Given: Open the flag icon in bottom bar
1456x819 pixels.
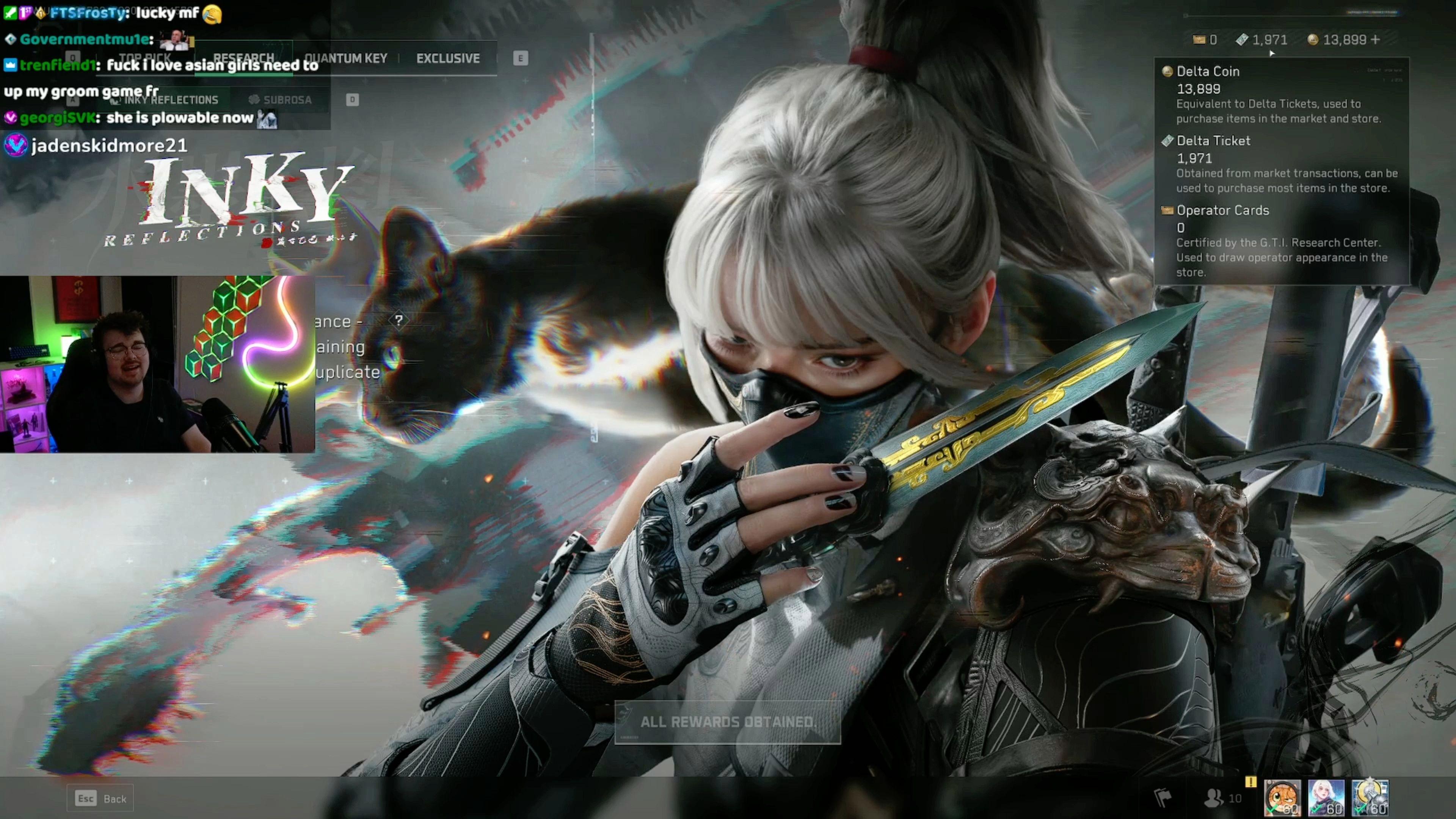Looking at the screenshot, I should click(1162, 797).
